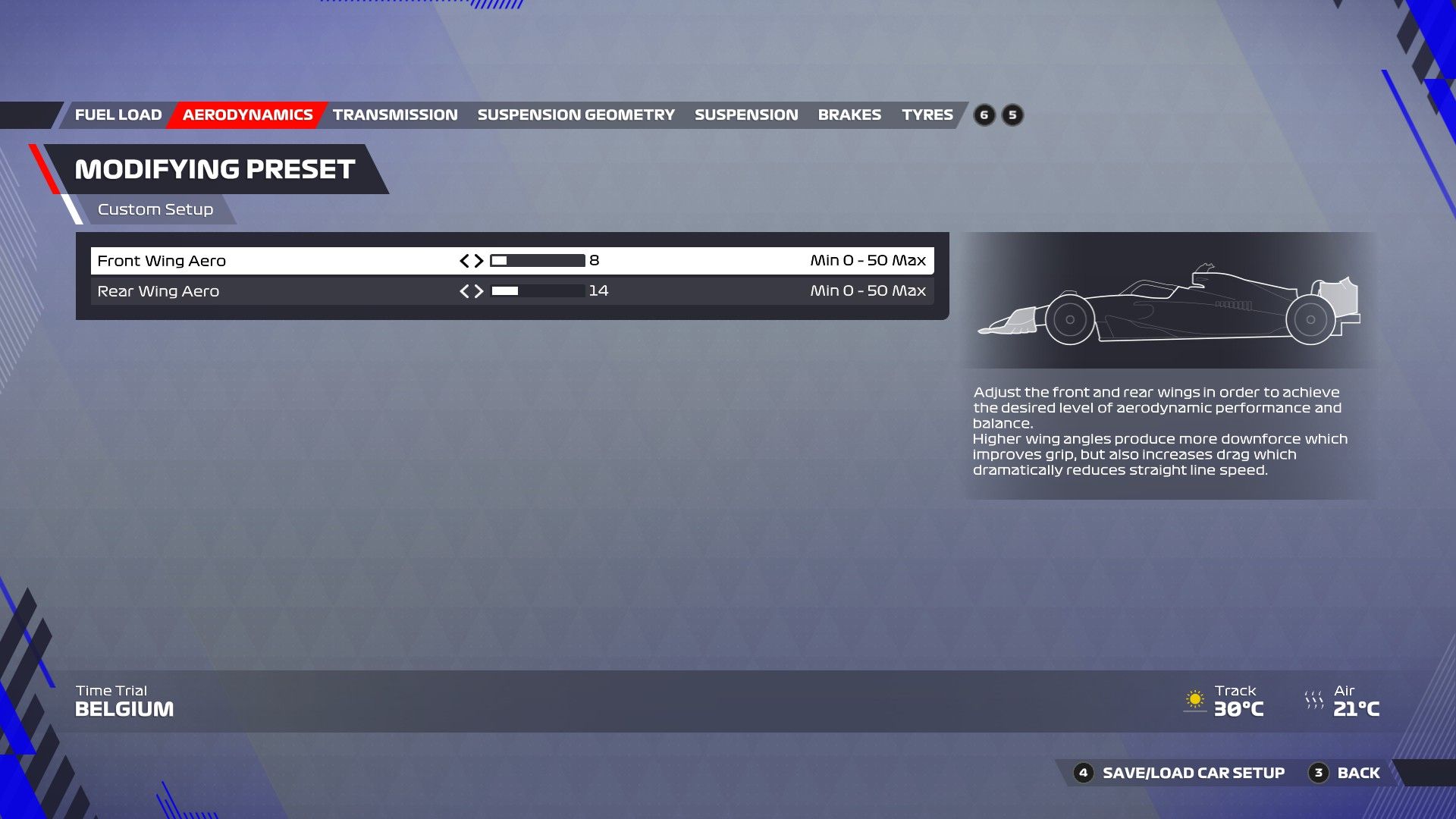The image size is (1456, 819).
Task: Open the Transmission tab
Action: (395, 115)
